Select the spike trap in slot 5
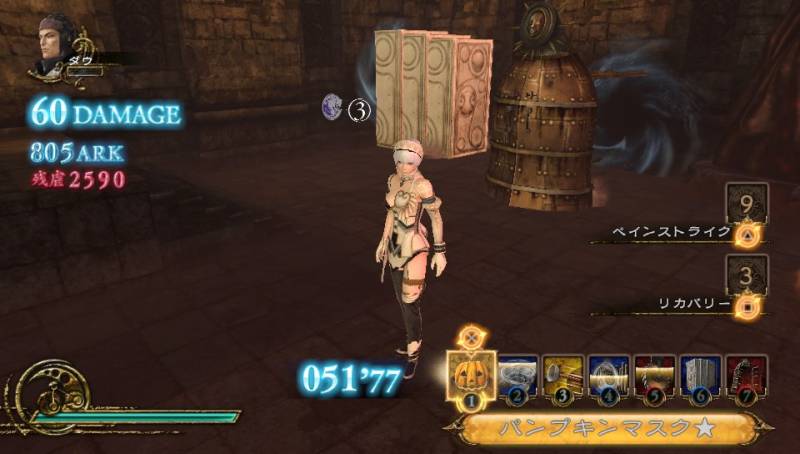 [655, 377]
